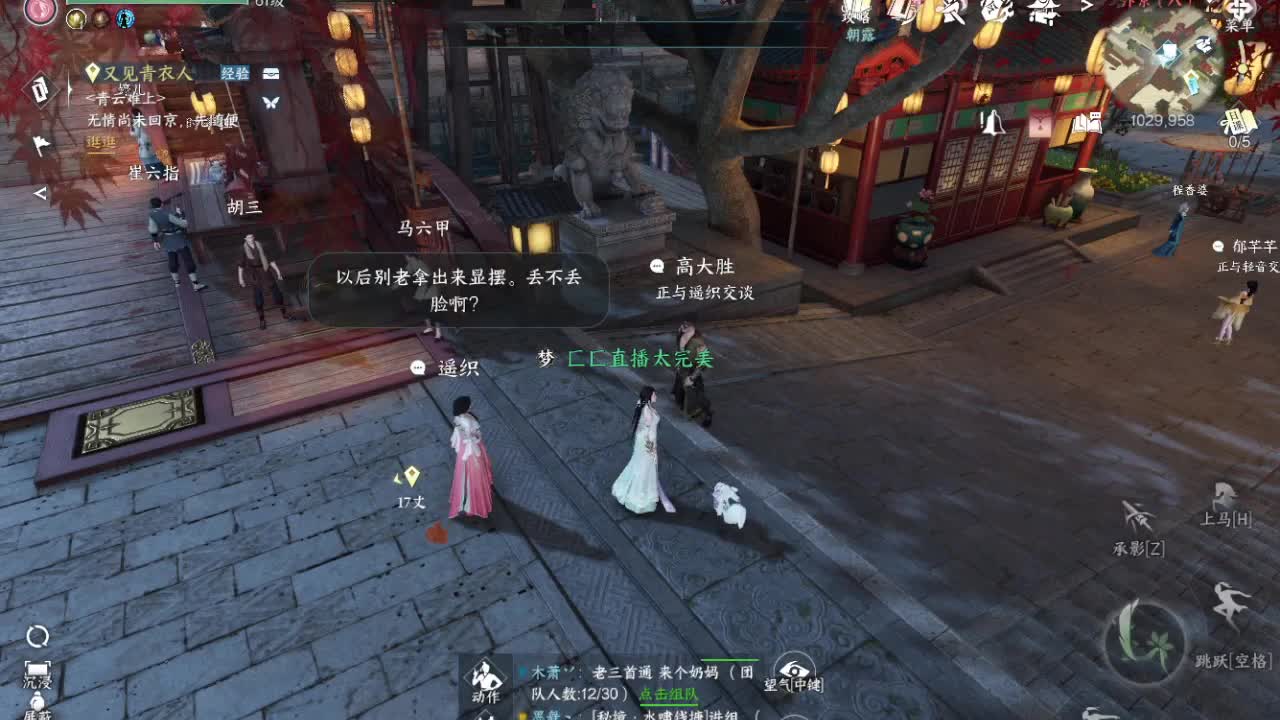Open the red pendant mail icon near minimap
Viewport: 1280px width, 720px height.
pyautogui.click(x=1038, y=122)
